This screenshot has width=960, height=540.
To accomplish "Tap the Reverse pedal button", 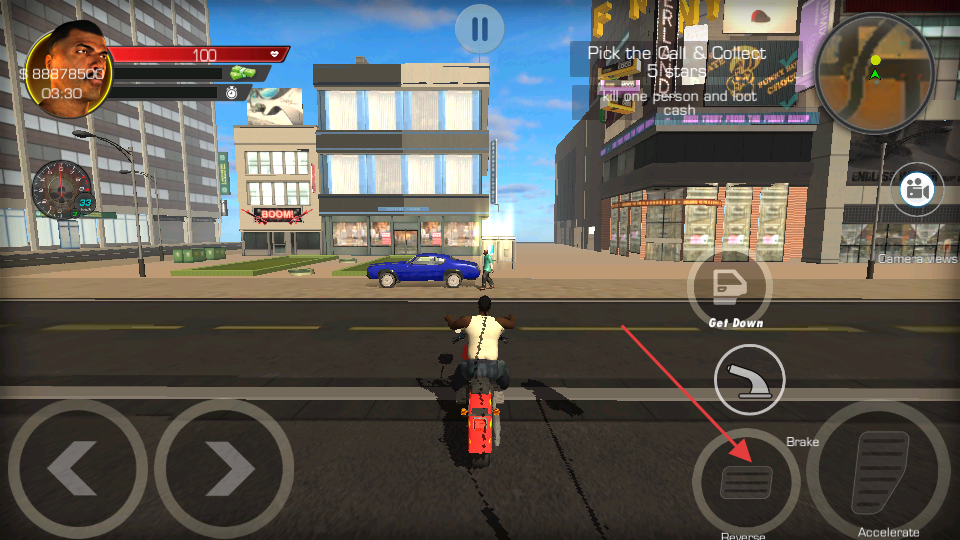I will [x=746, y=483].
